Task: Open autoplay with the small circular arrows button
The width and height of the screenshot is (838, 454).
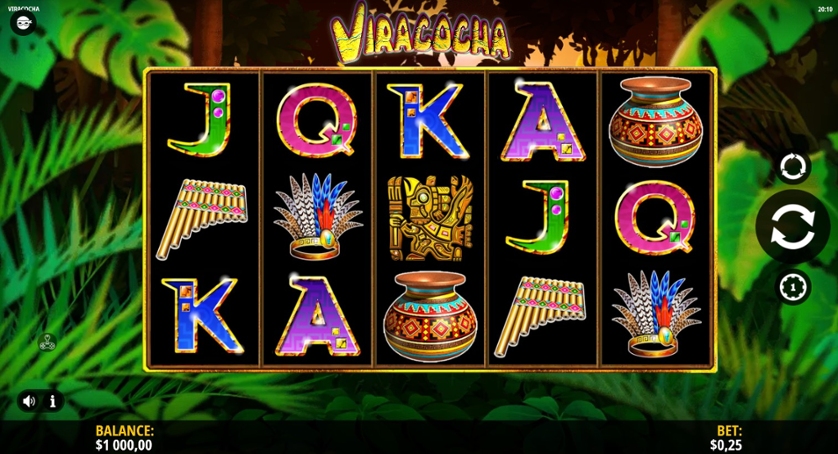Action: tap(792, 165)
